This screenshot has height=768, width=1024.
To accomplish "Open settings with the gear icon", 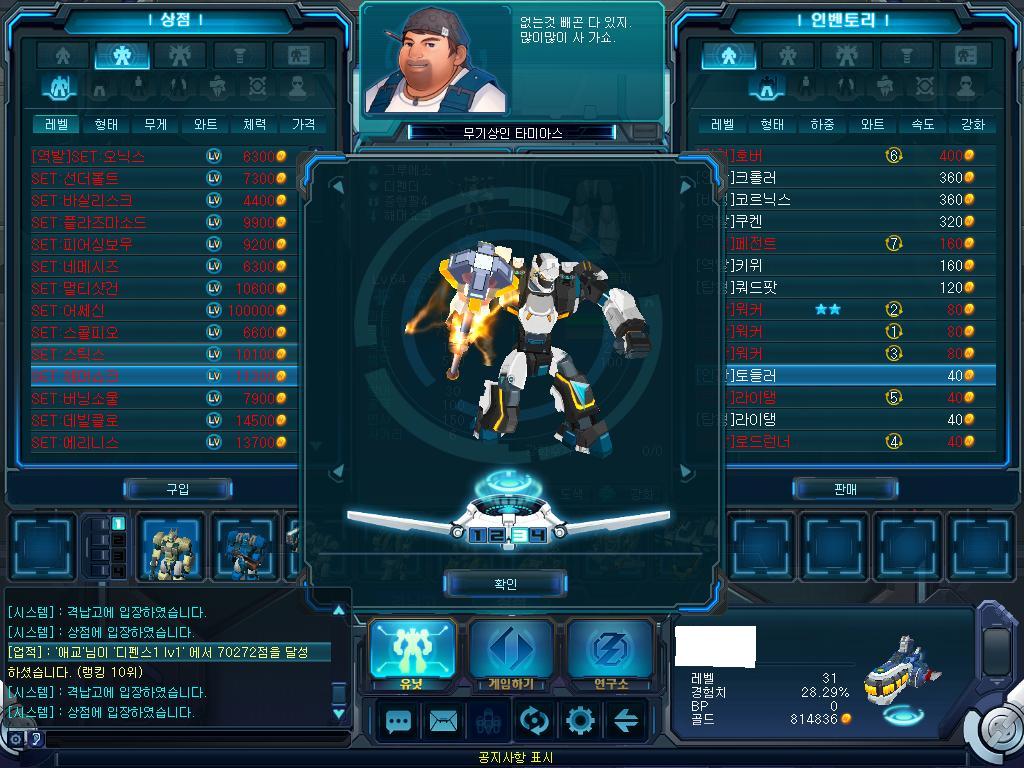I will coord(581,720).
